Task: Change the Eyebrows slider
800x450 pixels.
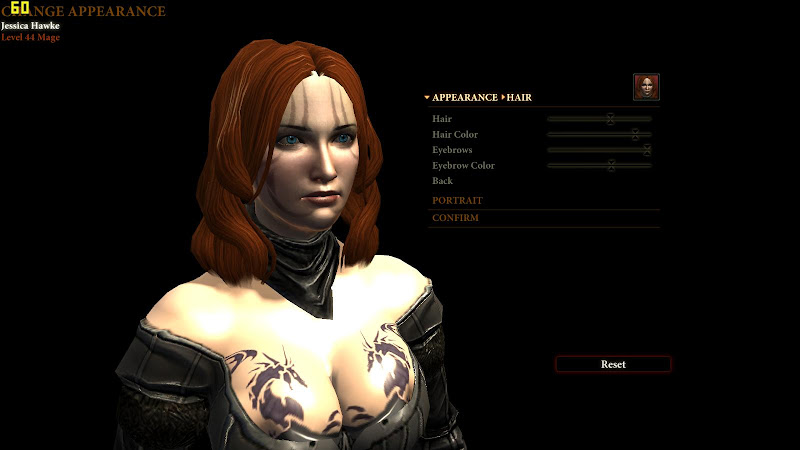Action: pos(646,150)
